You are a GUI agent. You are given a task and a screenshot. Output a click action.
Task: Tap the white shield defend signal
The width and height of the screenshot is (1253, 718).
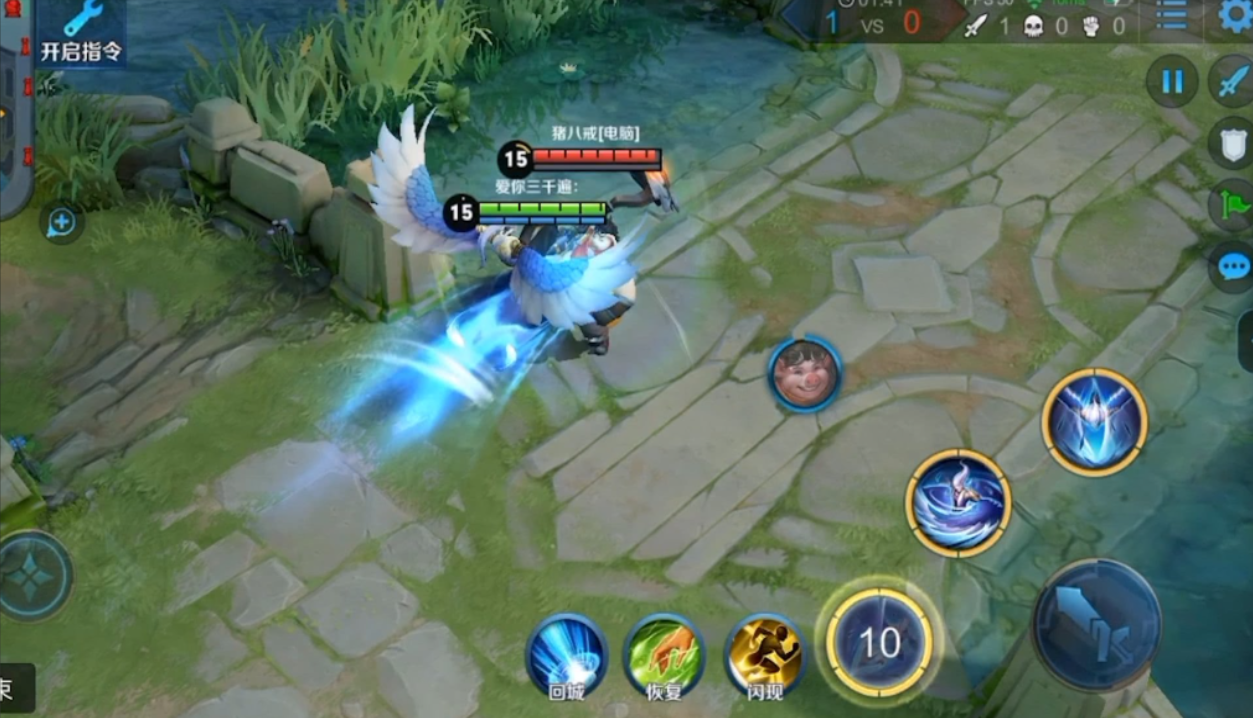point(1230,143)
